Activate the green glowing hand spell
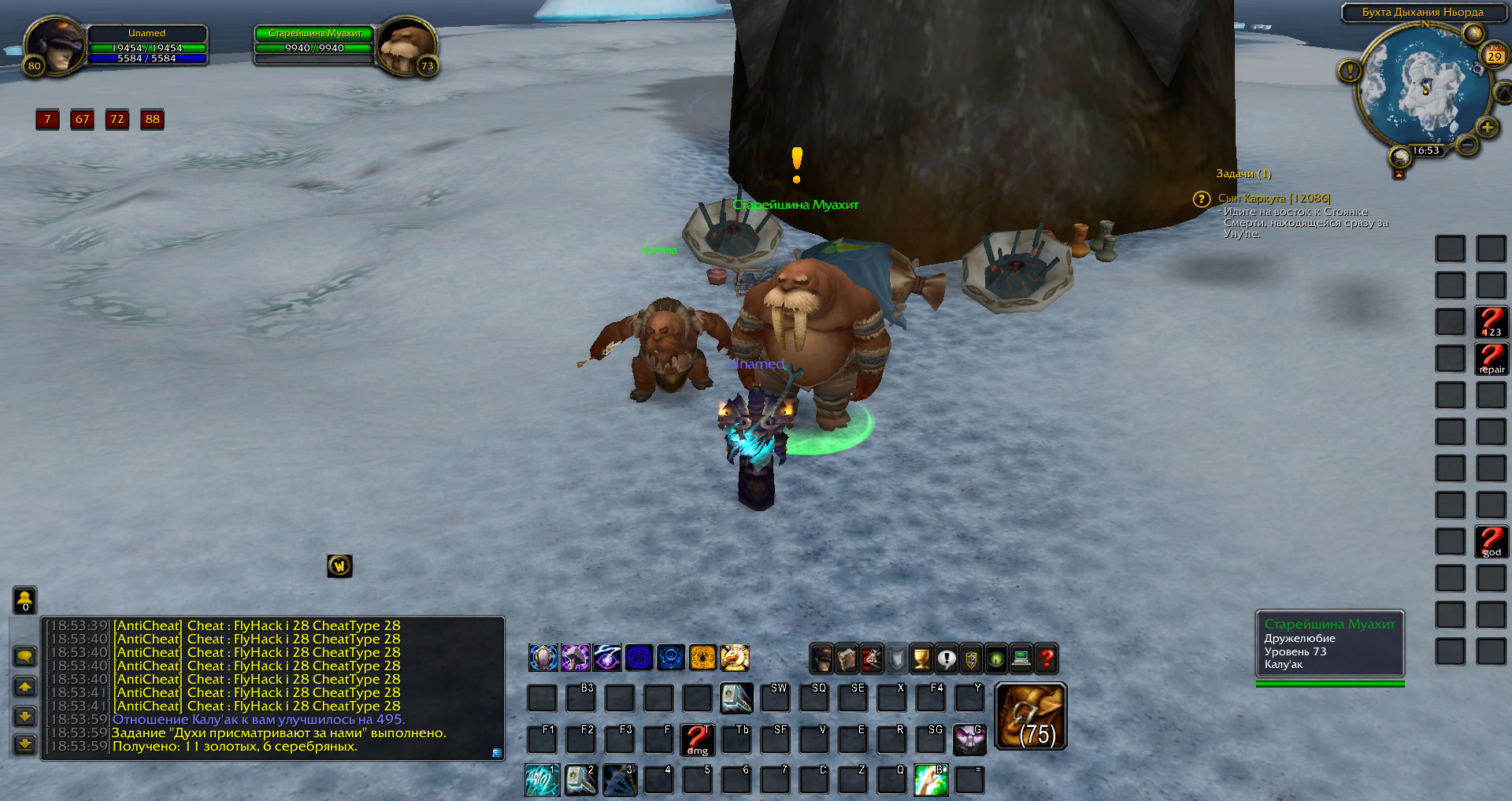The width and height of the screenshot is (1512, 801). [x=930, y=780]
